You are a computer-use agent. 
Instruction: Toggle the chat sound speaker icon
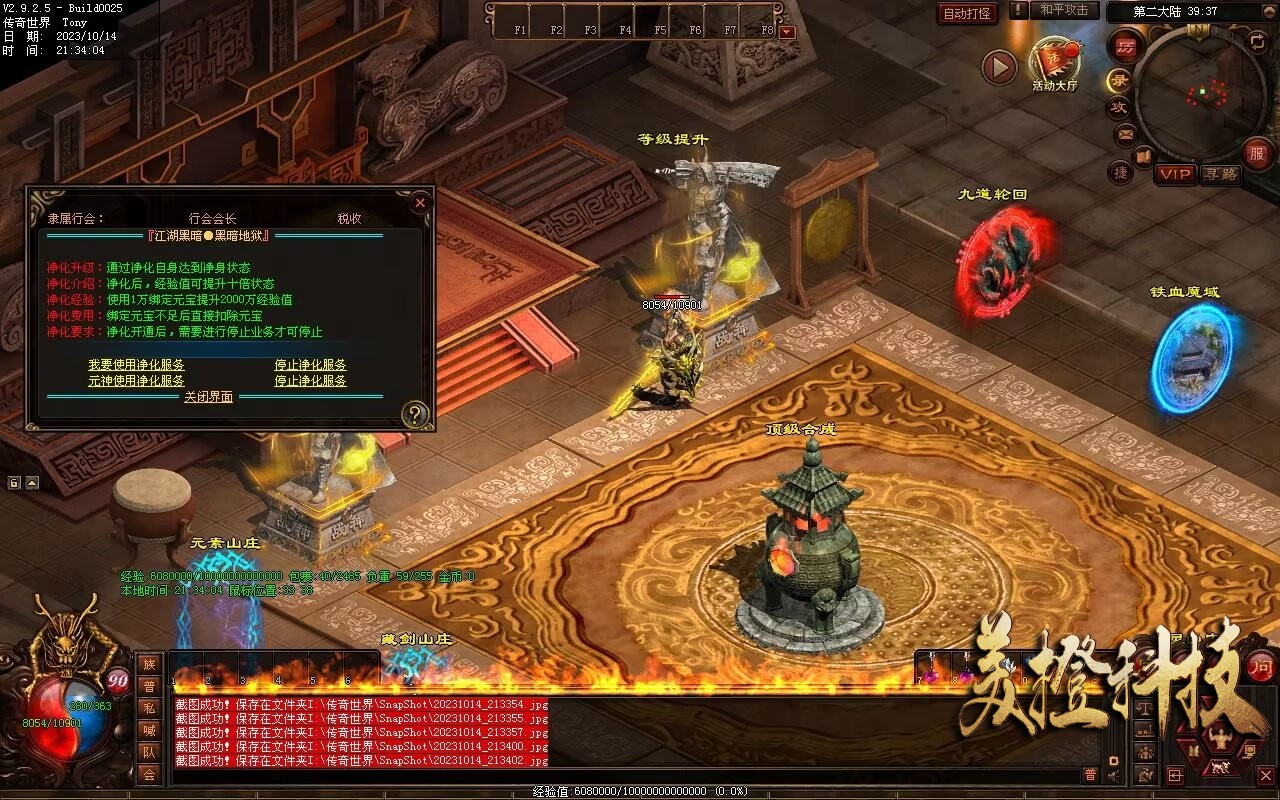(1113, 775)
